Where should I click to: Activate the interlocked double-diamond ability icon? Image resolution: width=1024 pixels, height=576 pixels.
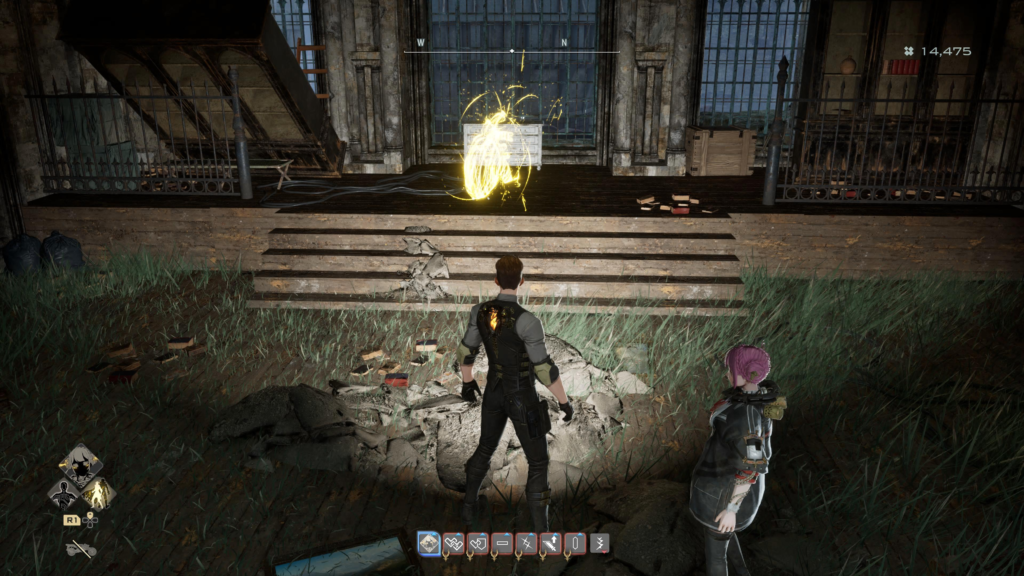[x=453, y=543]
